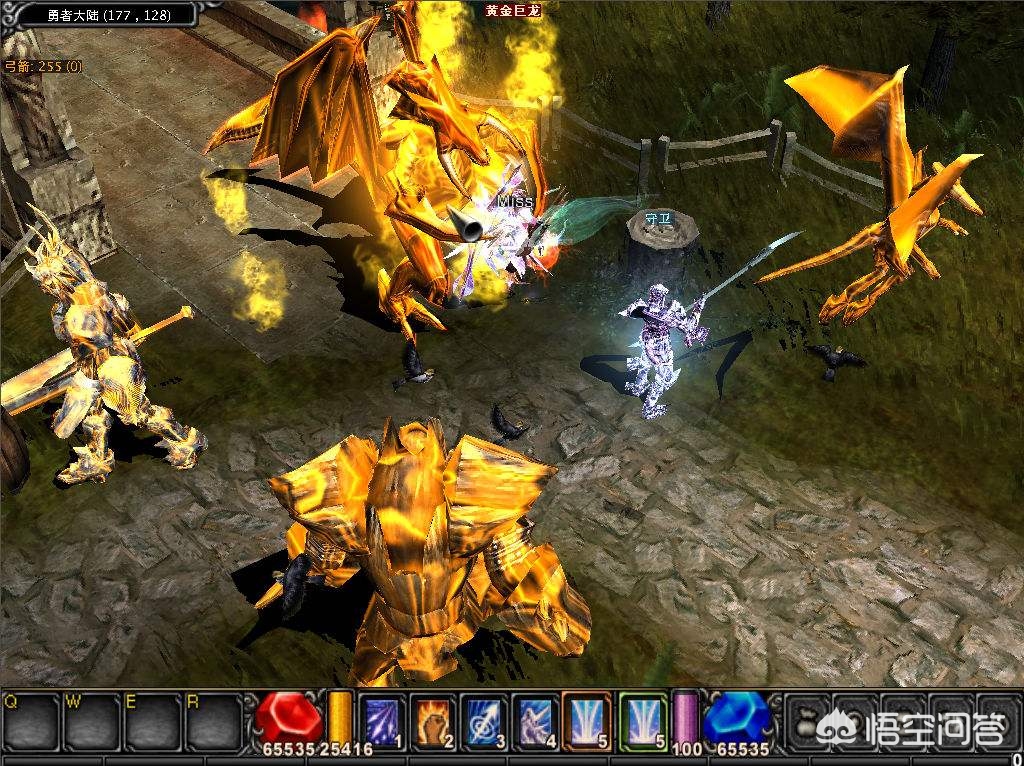Screen dimensions: 1024x766
Task: Select the empty R potion slot
Action: (212, 721)
